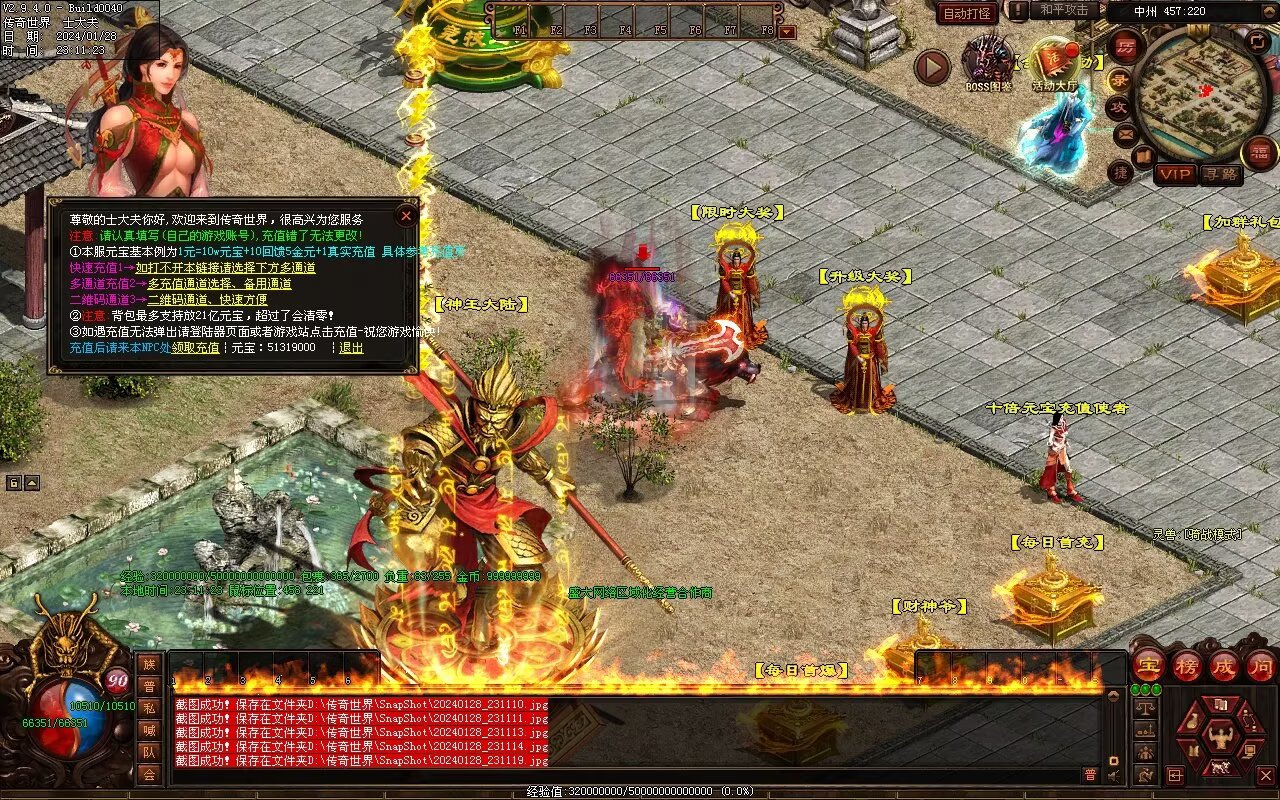Open the mail envelope icon
1280x800 pixels.
click(x=1126, y=133)
